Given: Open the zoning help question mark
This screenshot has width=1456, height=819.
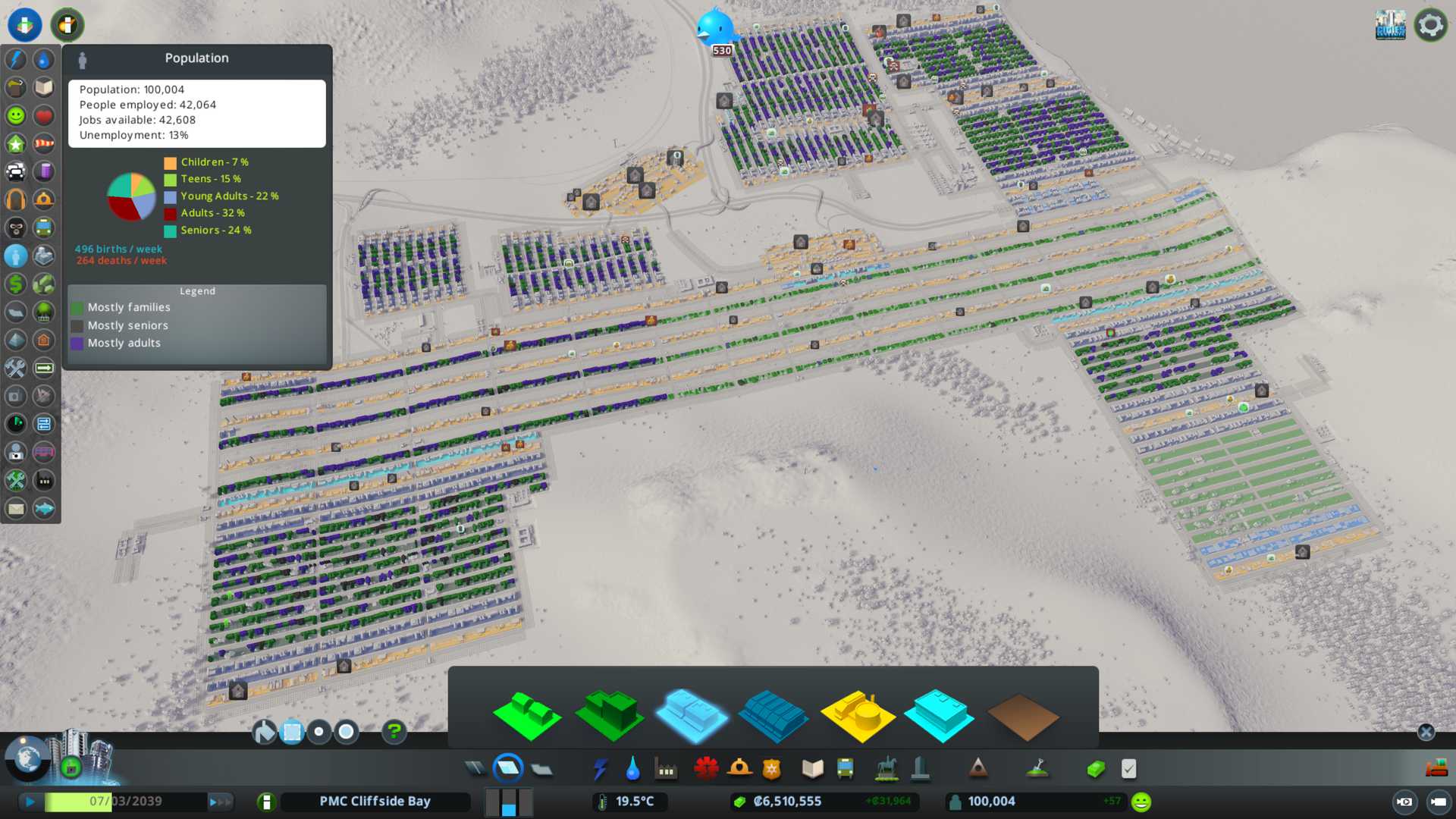Looking at the screenshot, I should pos(394,732).
